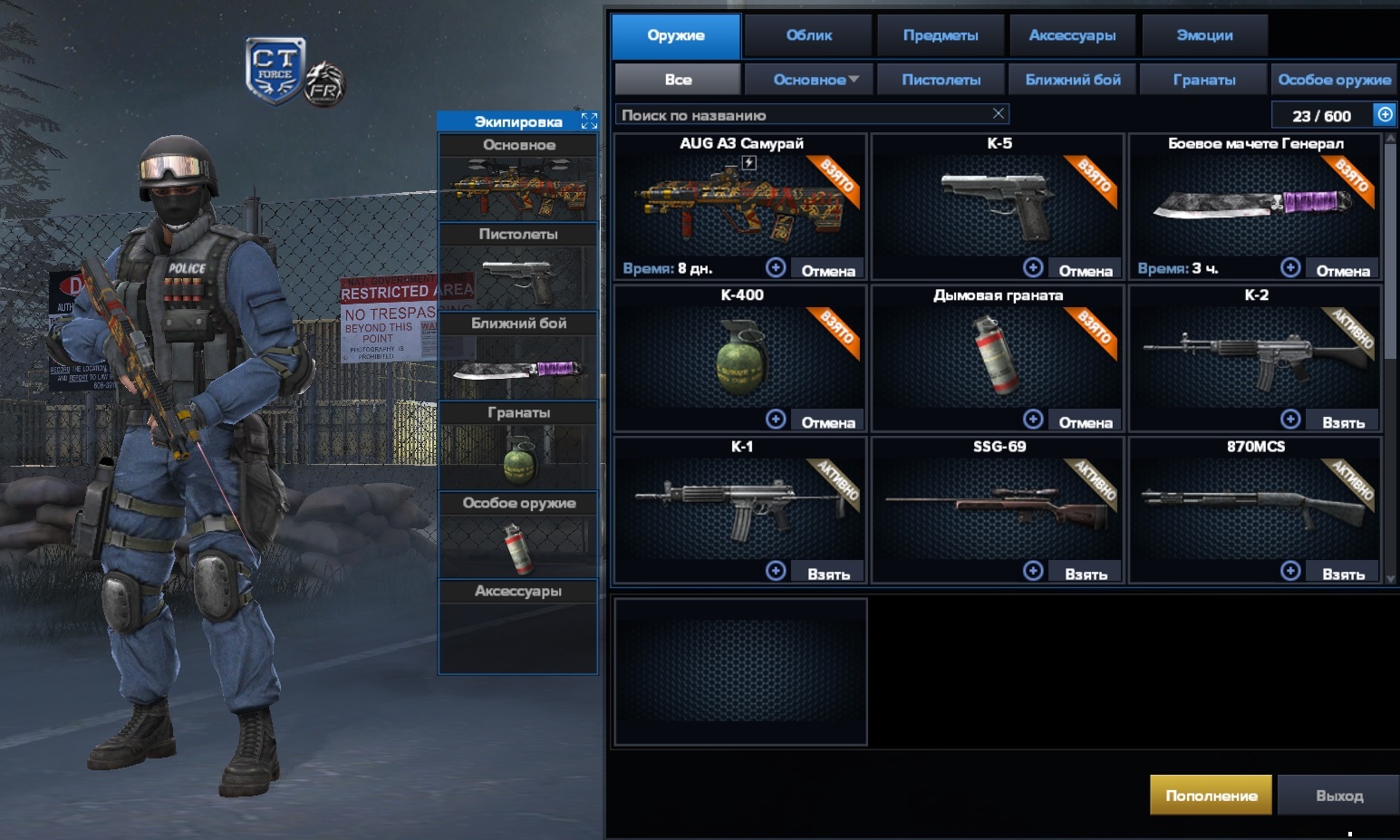Show the Эмоции tab
Viewport: 1400px width, 840px height.
tap(1204, 35)
